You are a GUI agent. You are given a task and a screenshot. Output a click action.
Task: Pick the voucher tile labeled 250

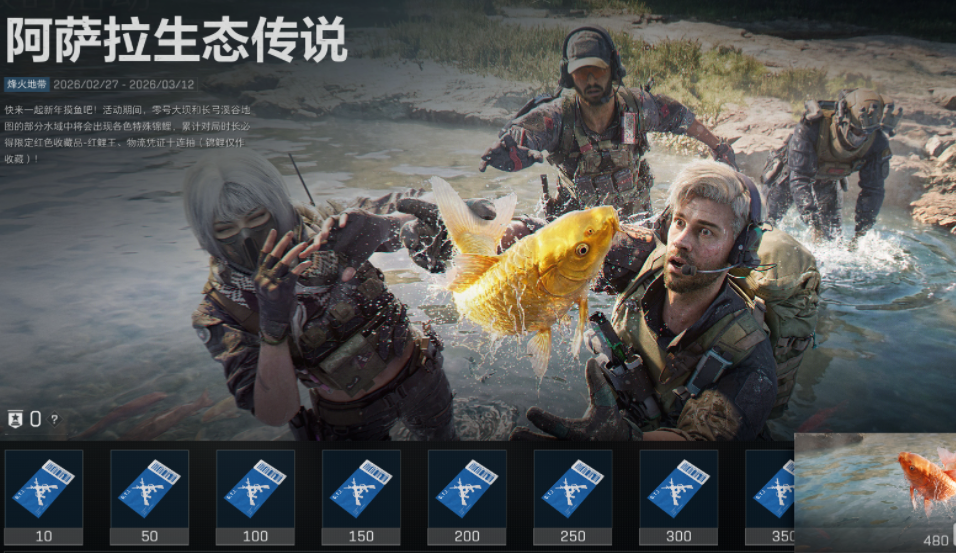point(573,490)
